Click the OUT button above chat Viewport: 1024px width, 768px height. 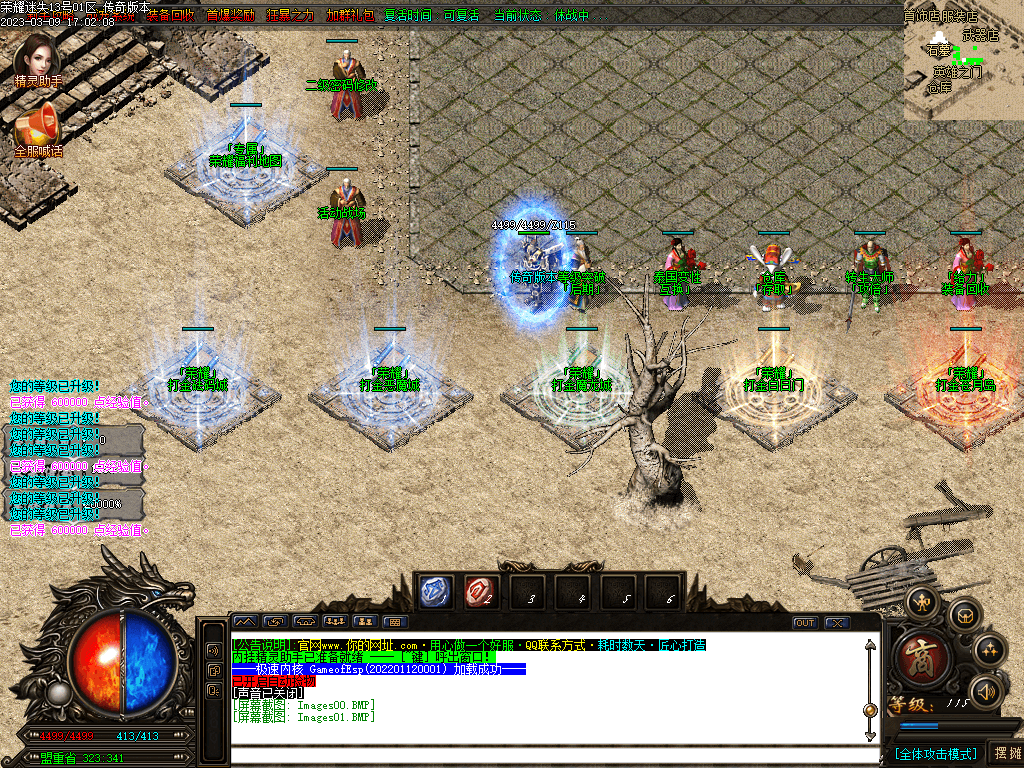(805, 622)
